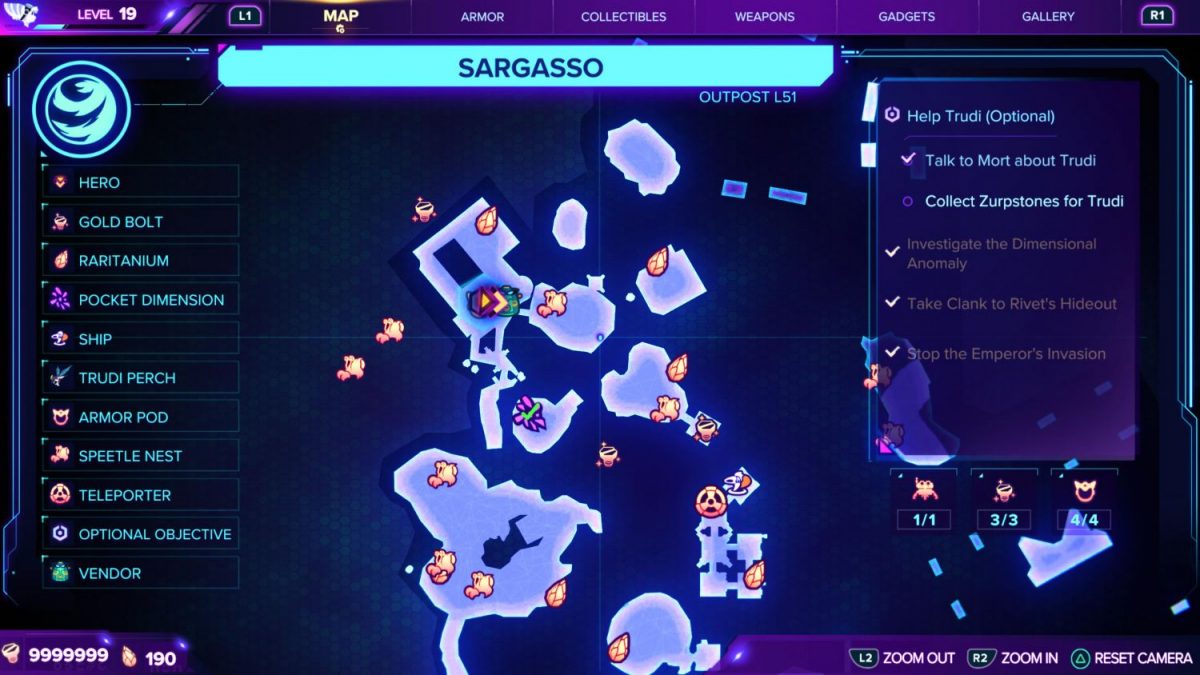Select the Weapons tab

(764, 17)
